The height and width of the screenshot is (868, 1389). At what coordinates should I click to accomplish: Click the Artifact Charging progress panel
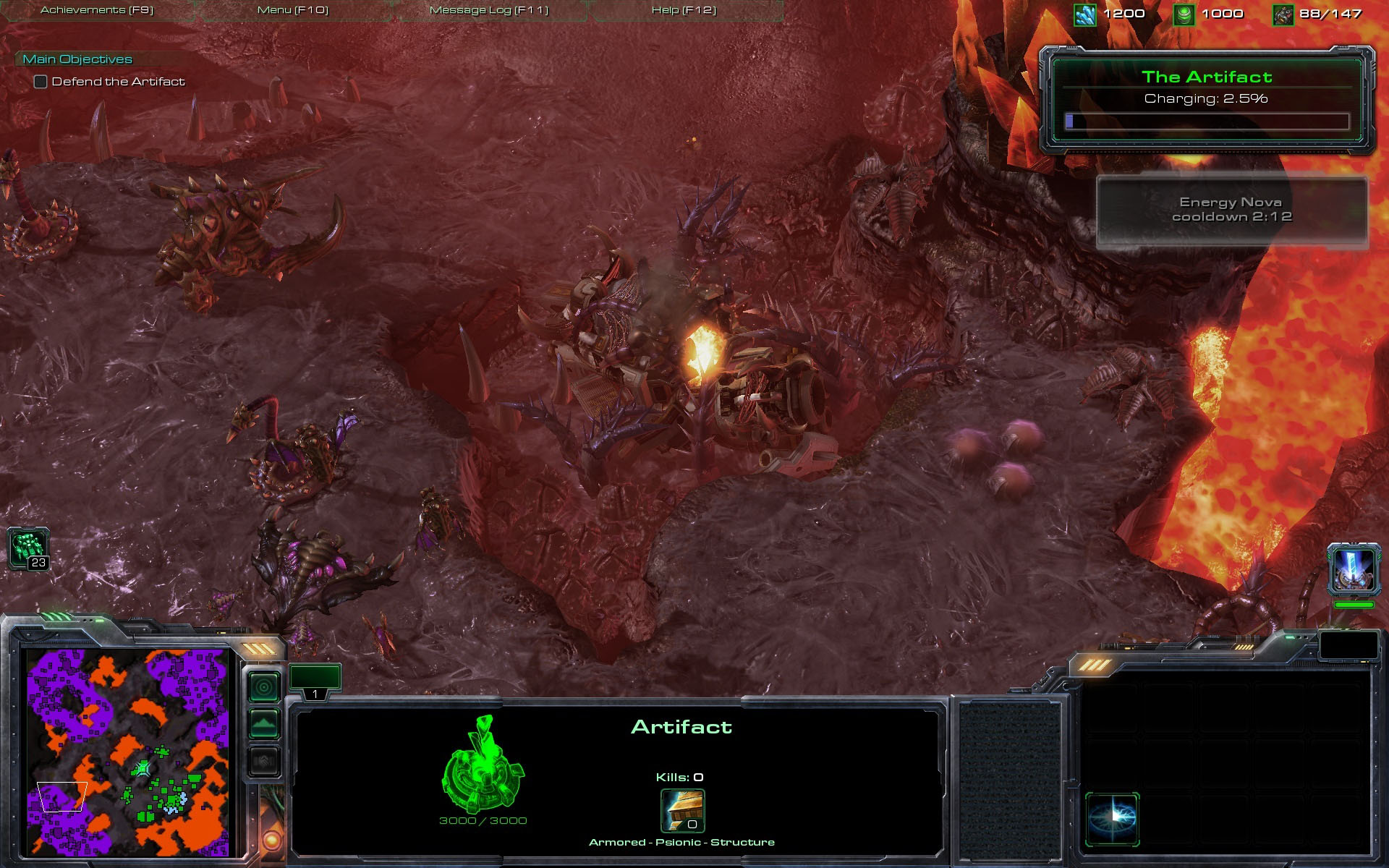(1207, 100)
